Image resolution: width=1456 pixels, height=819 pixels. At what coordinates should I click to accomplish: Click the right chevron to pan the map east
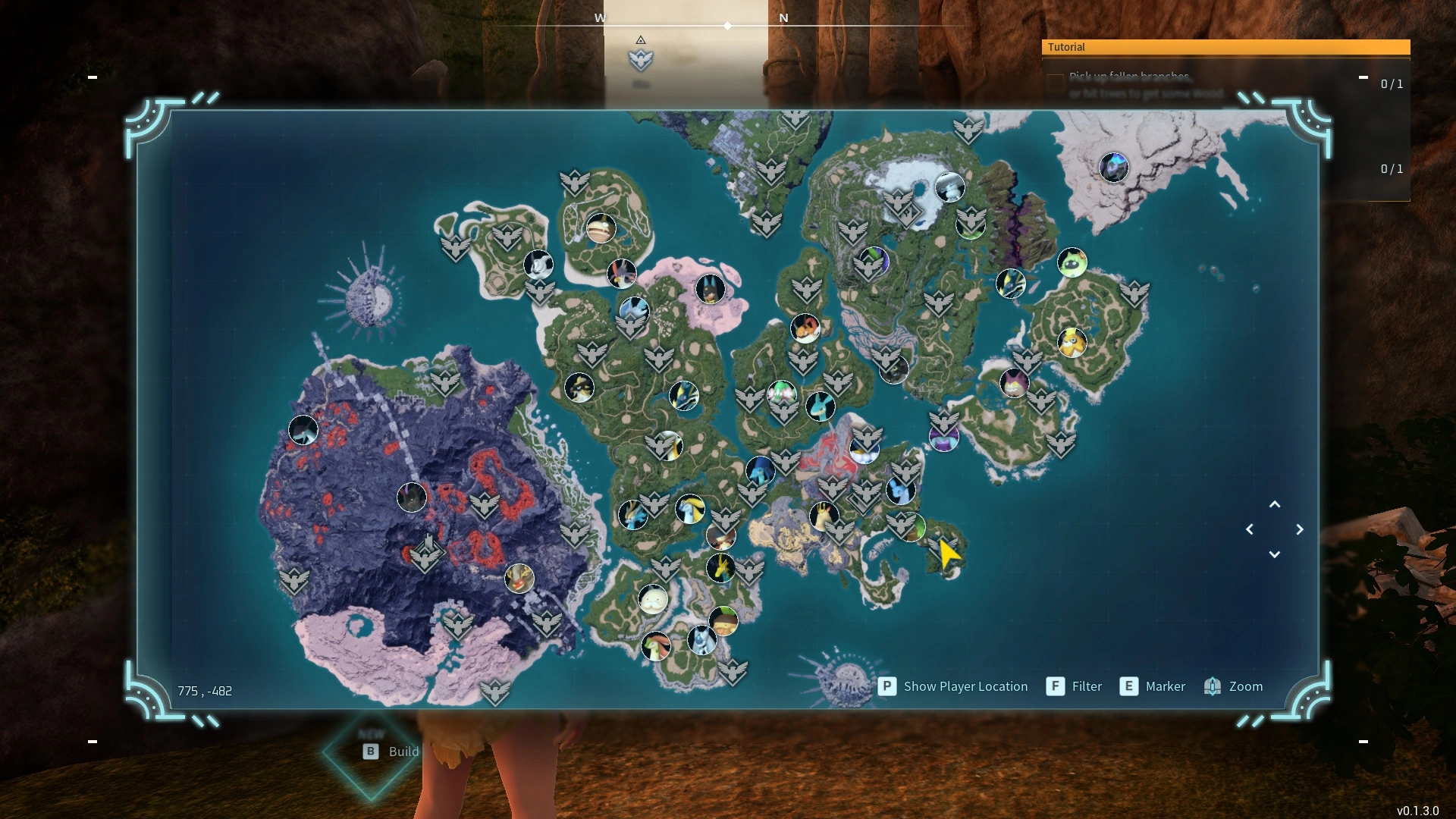[1301, 529]
